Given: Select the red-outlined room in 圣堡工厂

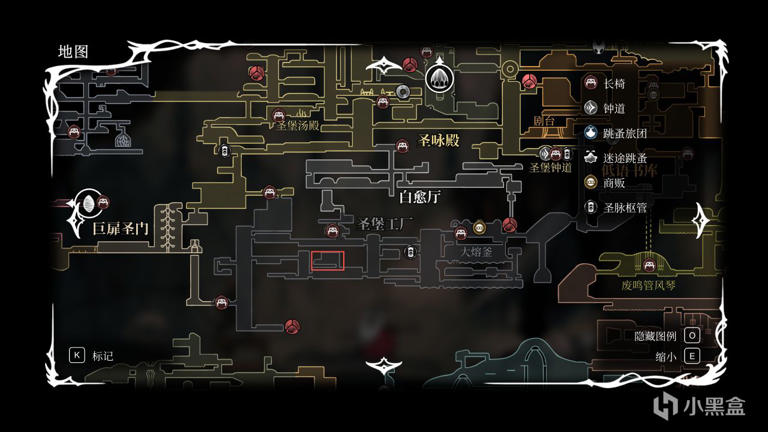Looking at the screenshot, I should click(327, 262).
